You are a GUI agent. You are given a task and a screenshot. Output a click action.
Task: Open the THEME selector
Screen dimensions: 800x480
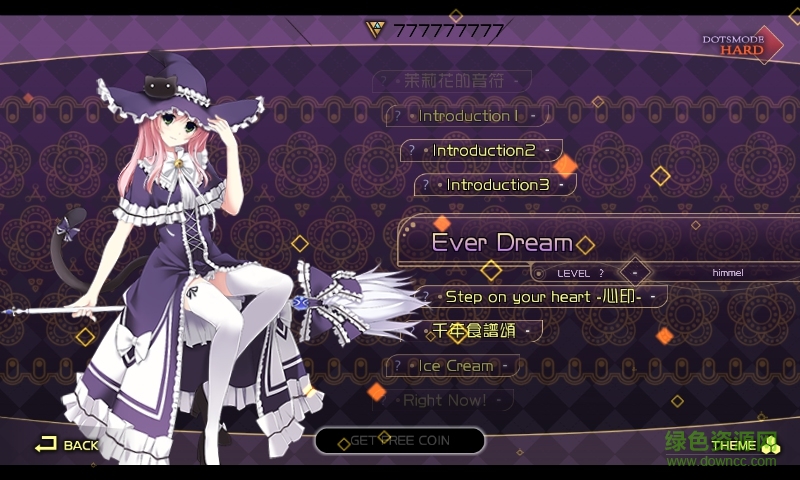coord(742,445)
